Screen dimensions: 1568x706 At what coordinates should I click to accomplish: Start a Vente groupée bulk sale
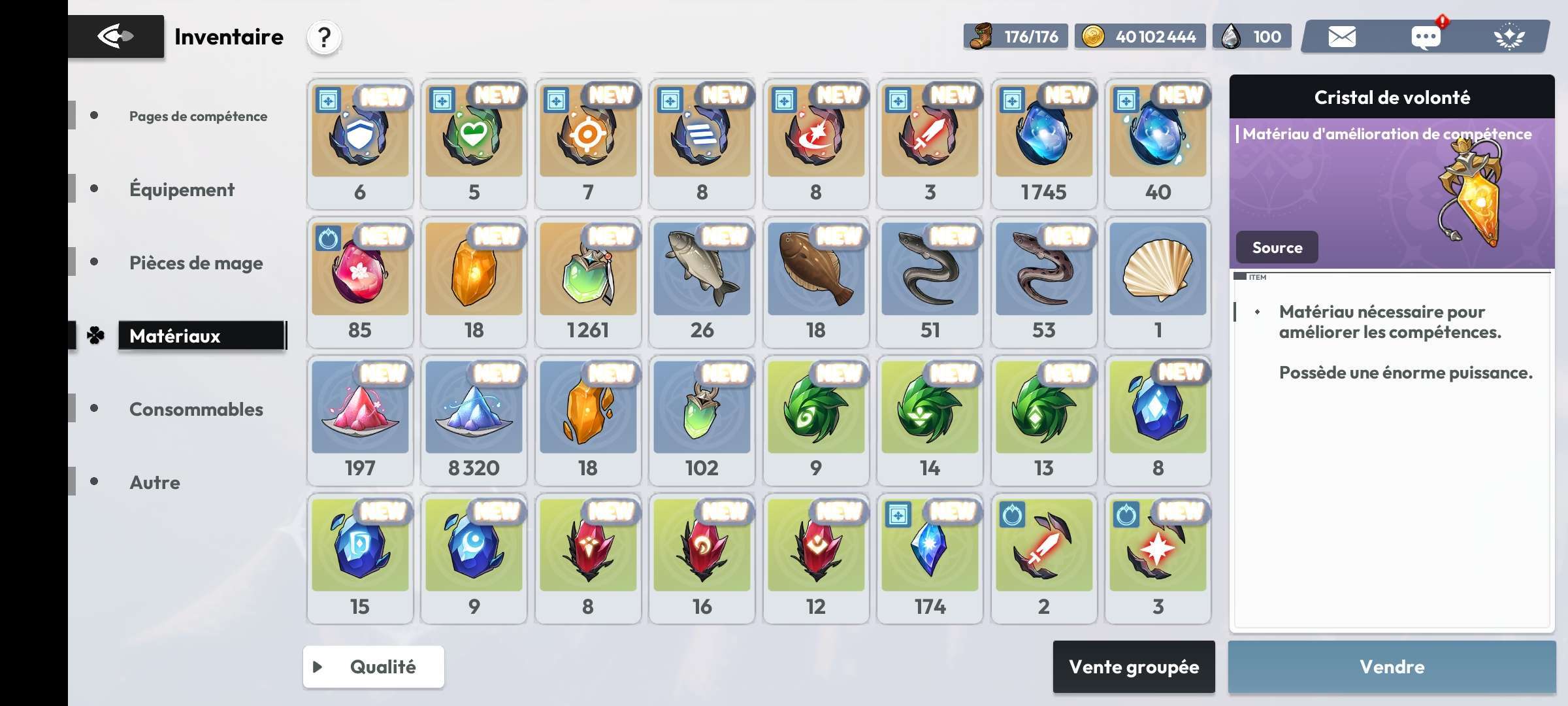[x=1134, y=667]
